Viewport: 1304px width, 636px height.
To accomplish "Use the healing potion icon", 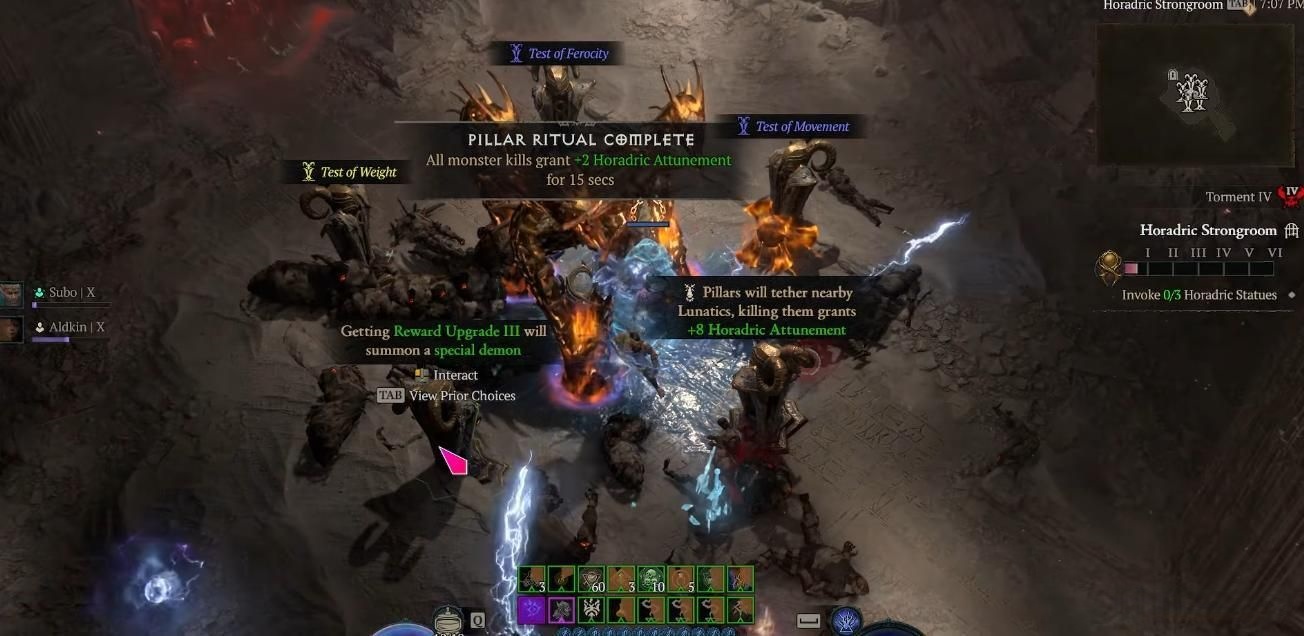I will pos(449,621).
